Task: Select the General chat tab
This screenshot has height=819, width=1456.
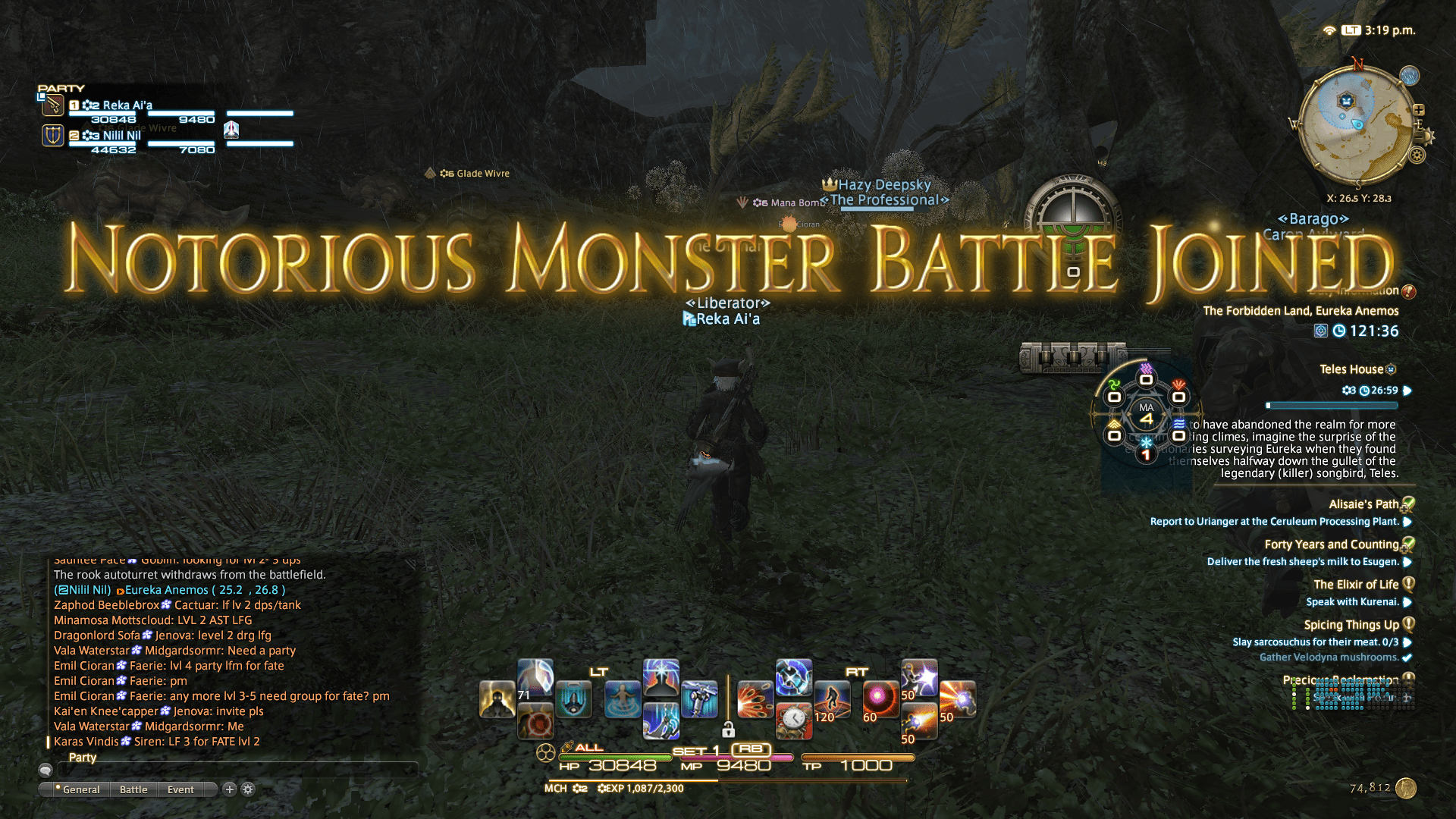Action: tap(80, 789)
